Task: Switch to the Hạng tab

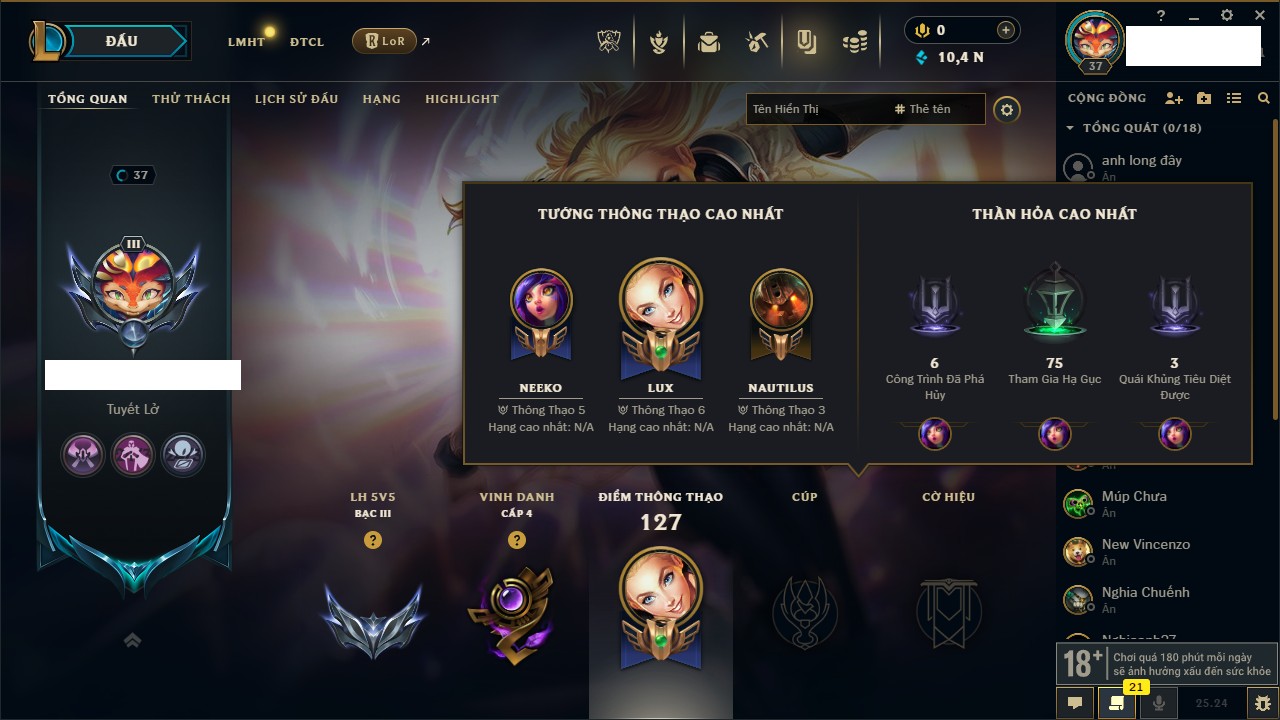Action: 381,99
